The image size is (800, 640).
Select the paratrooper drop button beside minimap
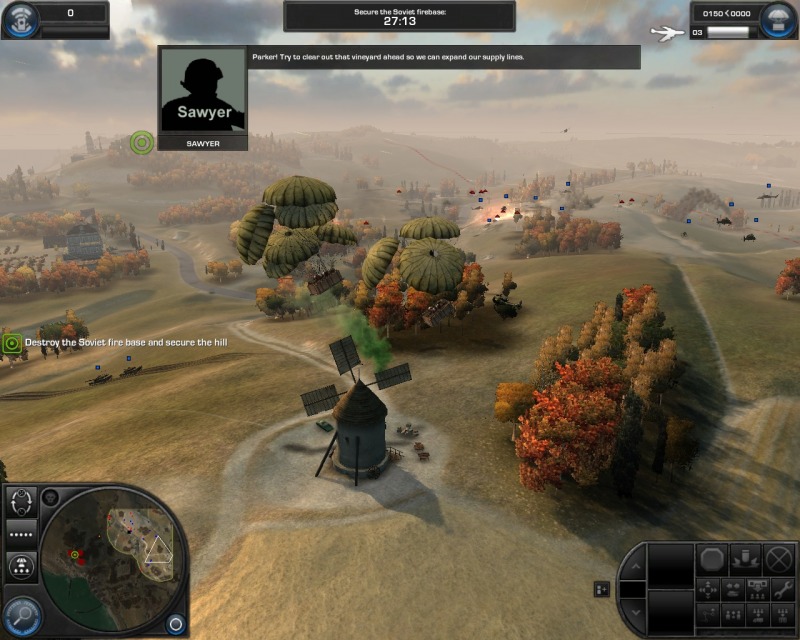21,567
